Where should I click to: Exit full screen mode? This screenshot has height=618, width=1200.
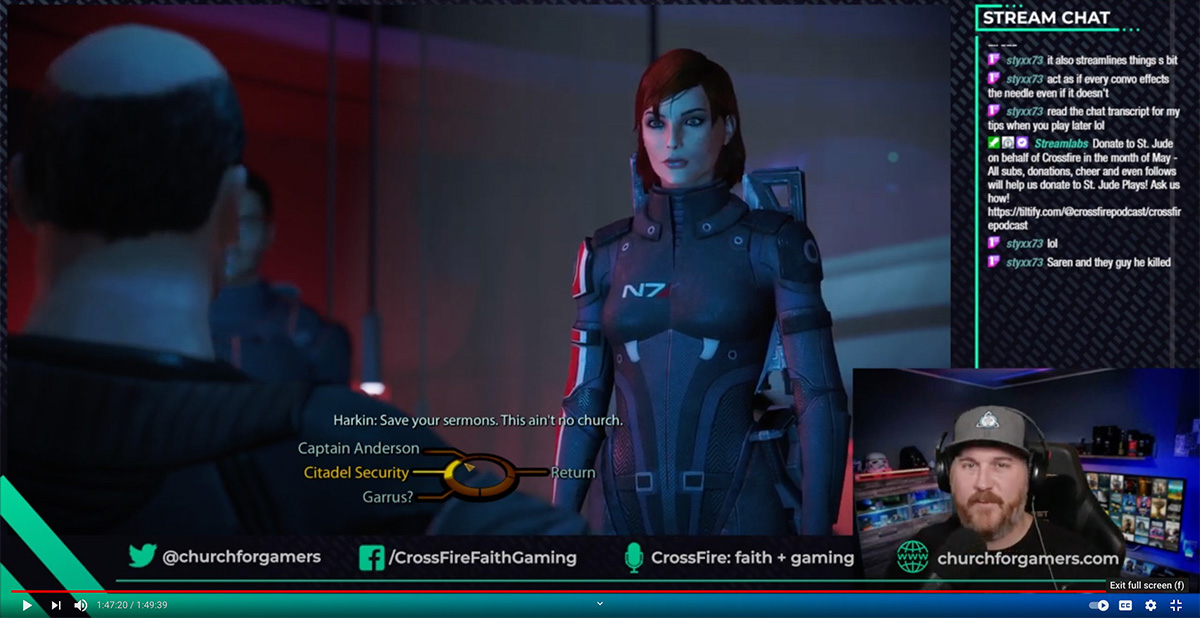[x=1176, y=605]
